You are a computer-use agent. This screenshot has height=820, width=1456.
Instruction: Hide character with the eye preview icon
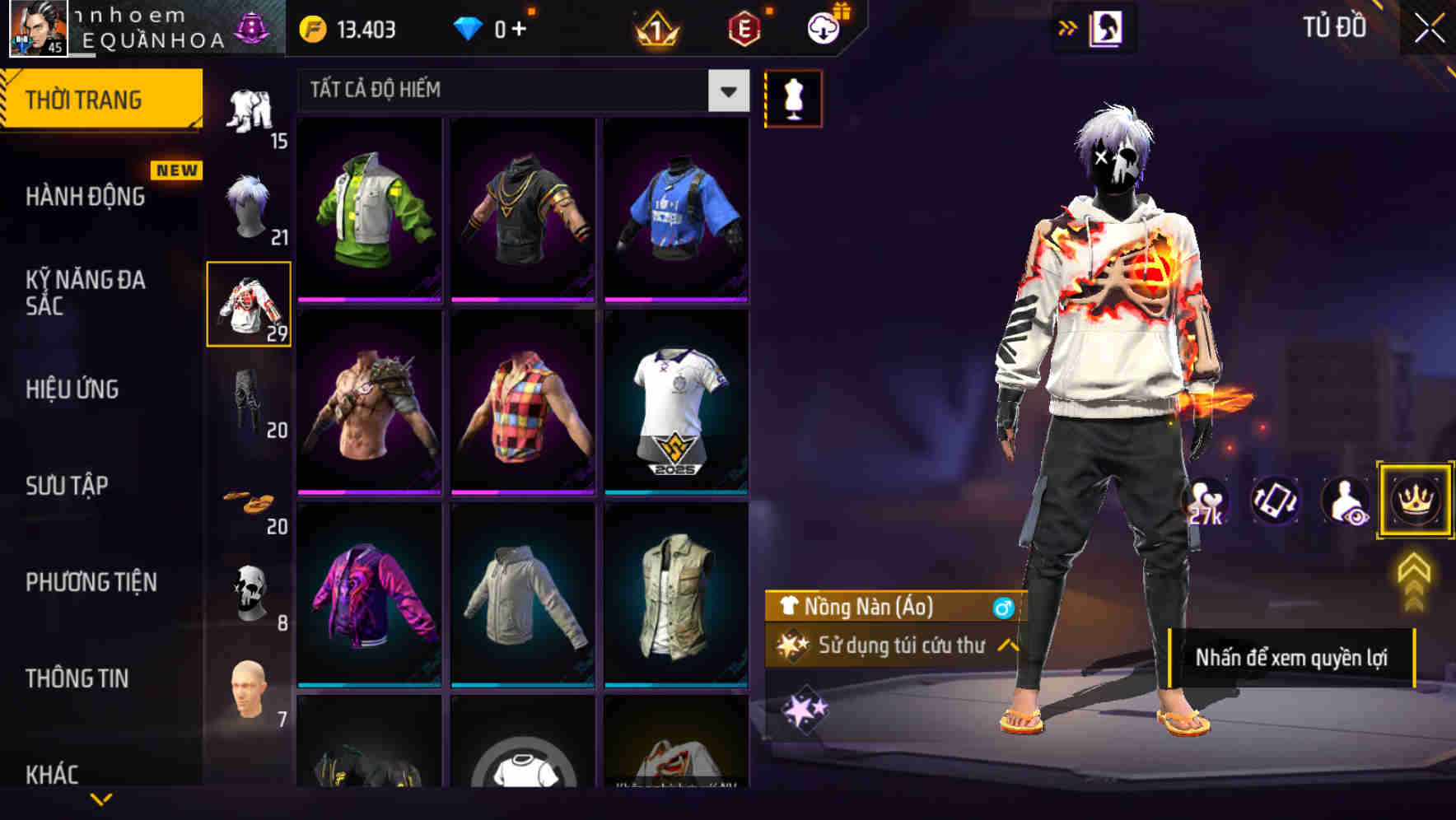[1345, 501]
